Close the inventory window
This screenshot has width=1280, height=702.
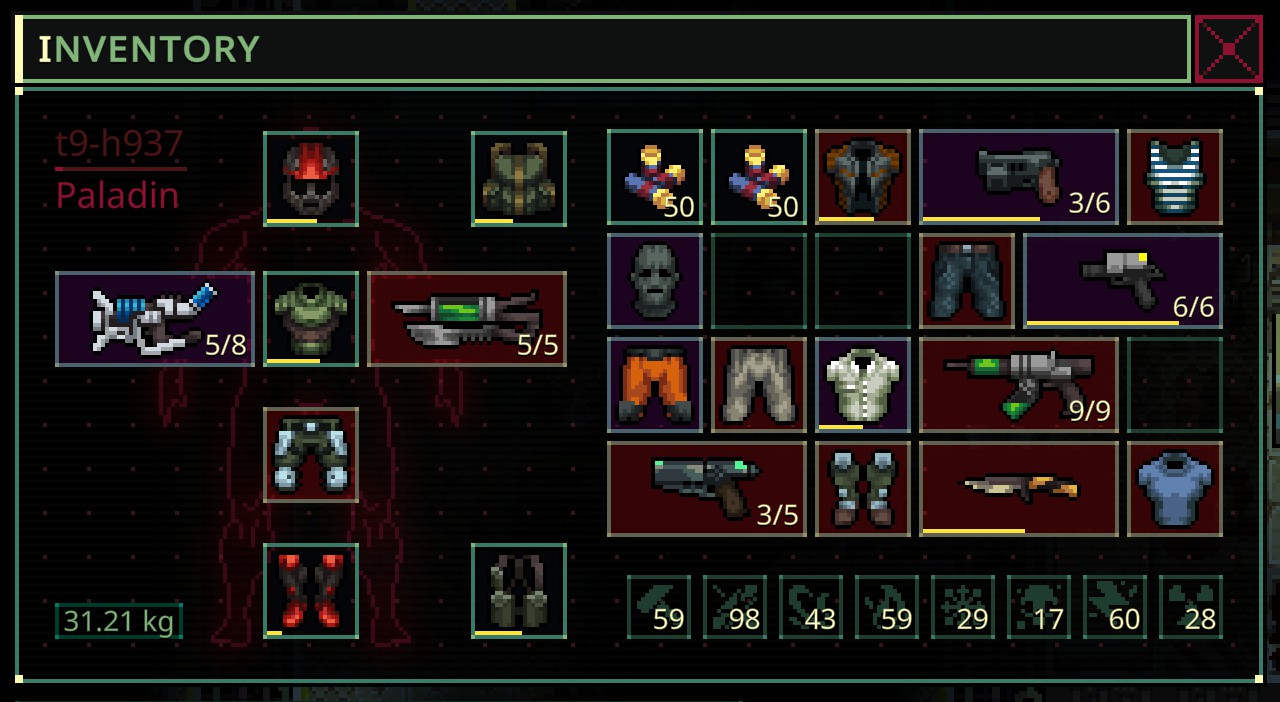(x=1228, y=49)
